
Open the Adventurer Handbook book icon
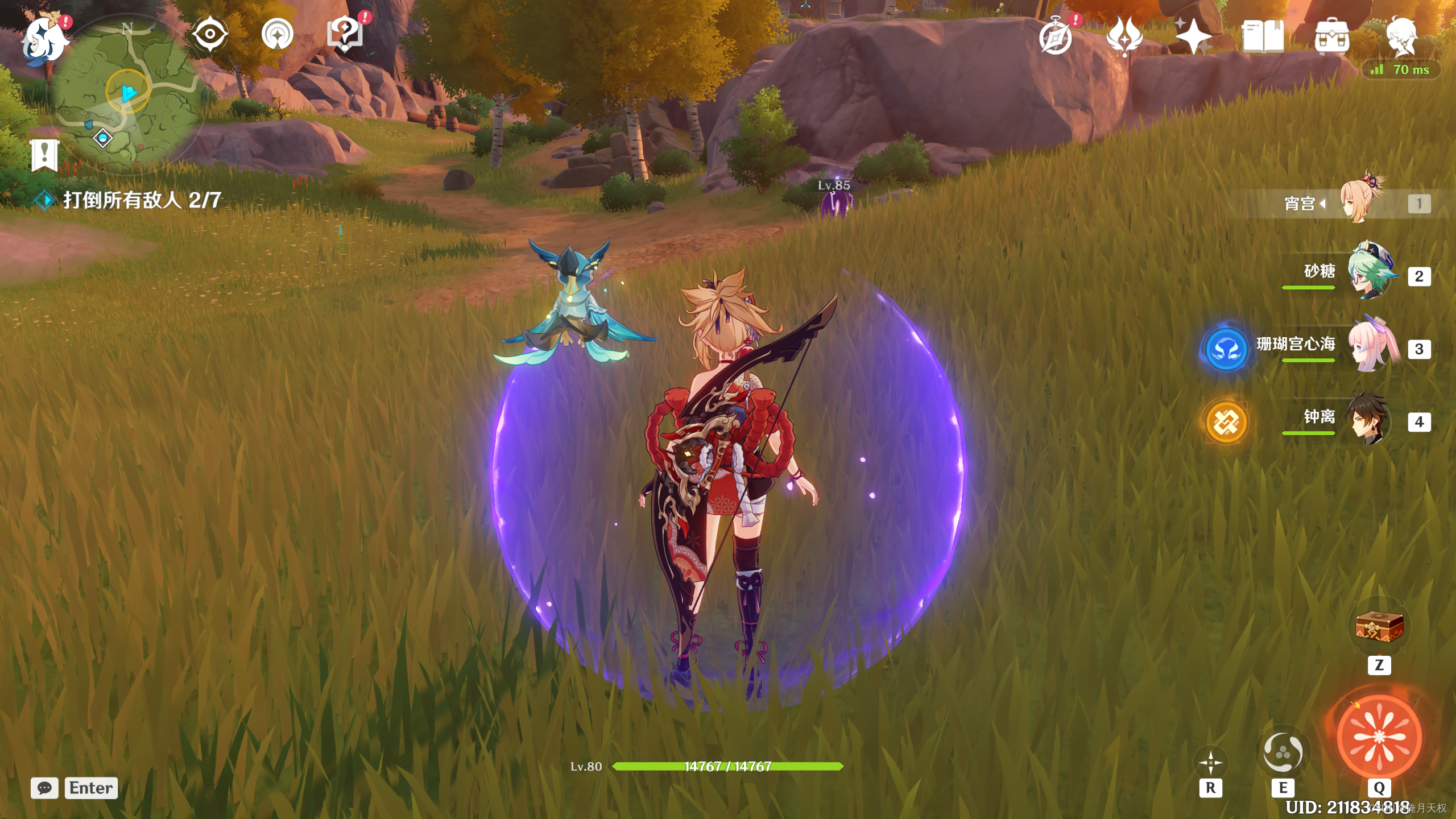tap(1263, 37)
